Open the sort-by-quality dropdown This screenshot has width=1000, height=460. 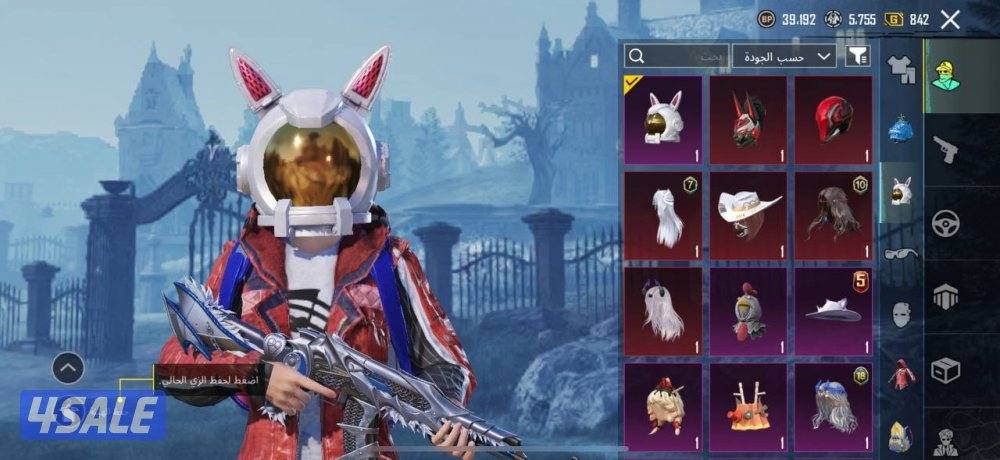(x=784, y=56)
